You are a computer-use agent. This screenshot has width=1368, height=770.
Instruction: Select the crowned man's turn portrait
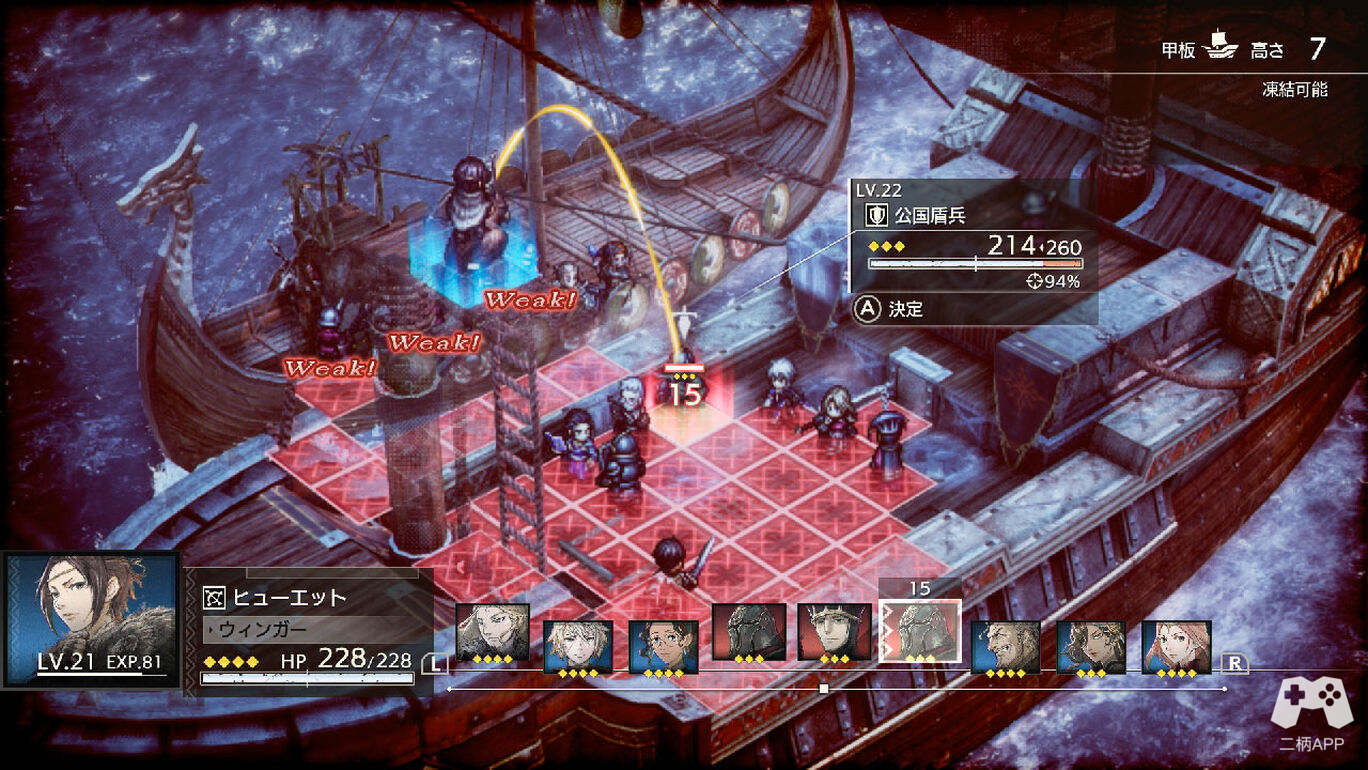[834, 632]
